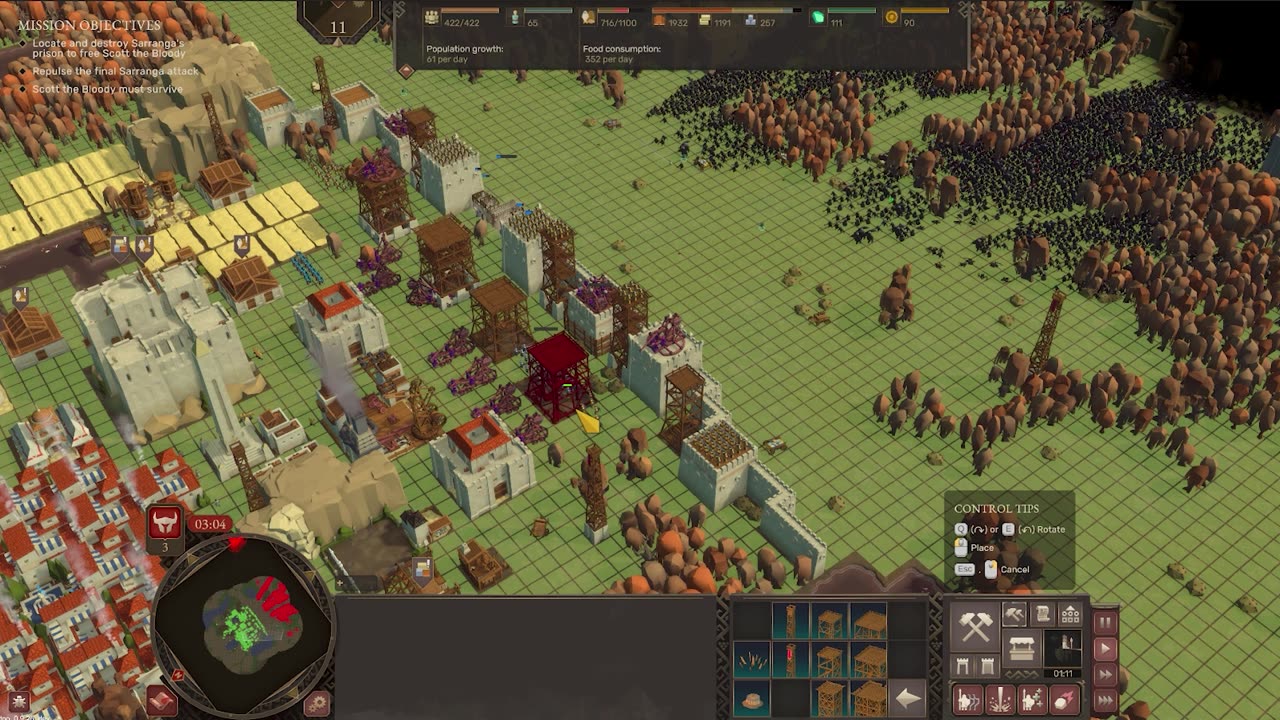Go back with the build menu arrow
The width and height of the screenshot is (1280, 720).
[x=907, y=698]
